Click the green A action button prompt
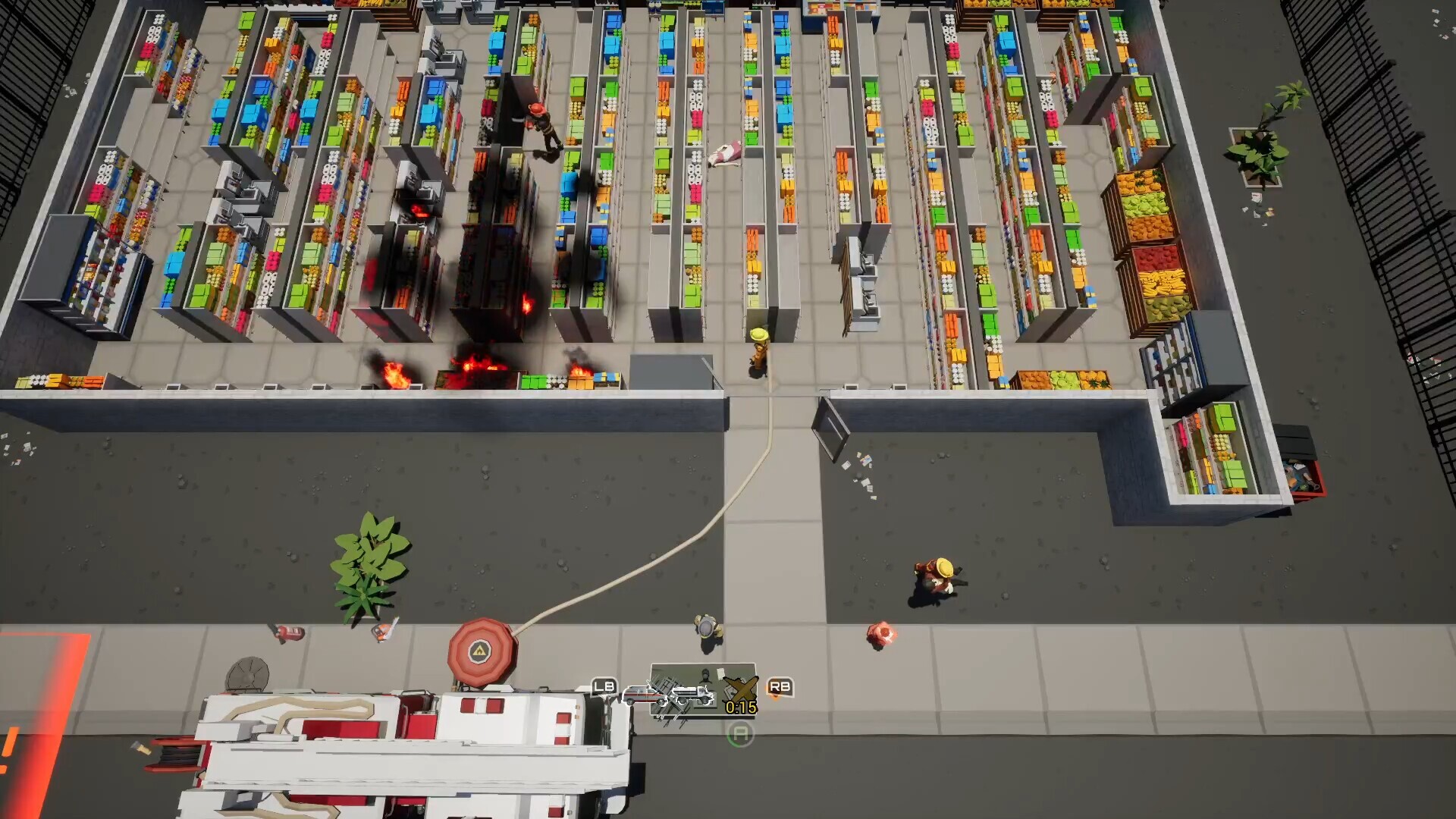1456x819 pixels. [x=741, y=733]
